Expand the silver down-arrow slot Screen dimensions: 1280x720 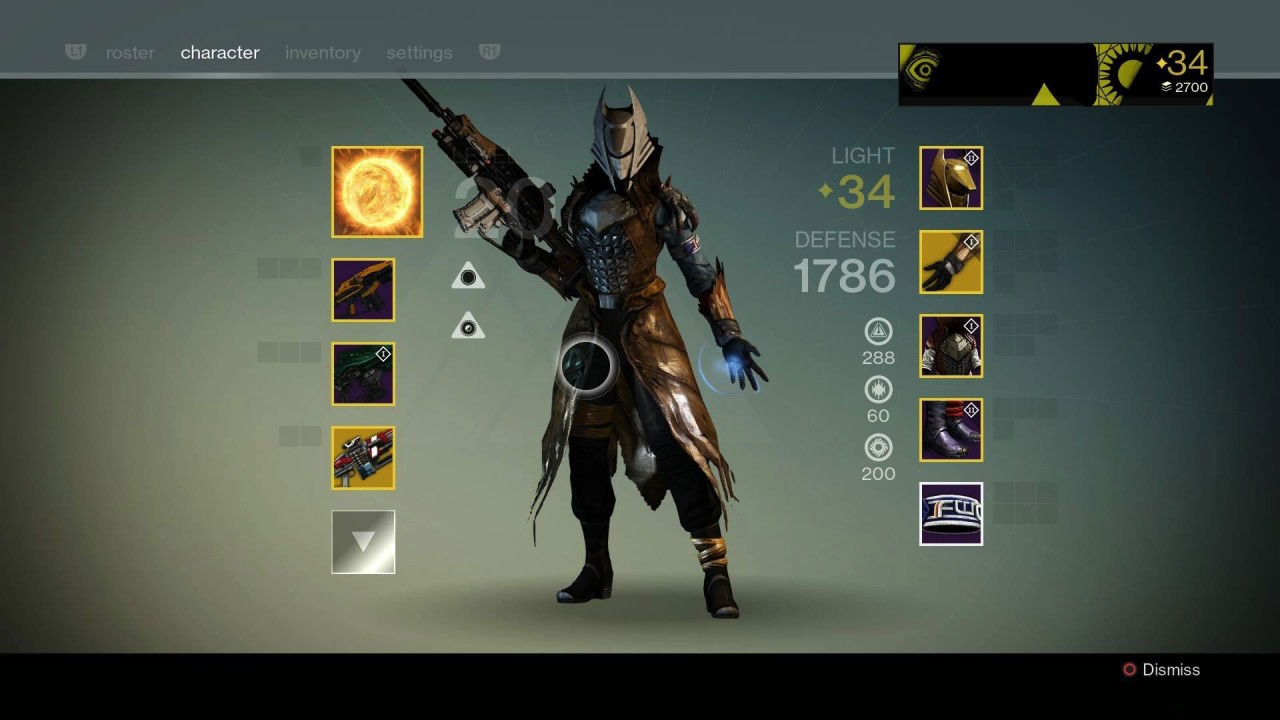point(363,542)
